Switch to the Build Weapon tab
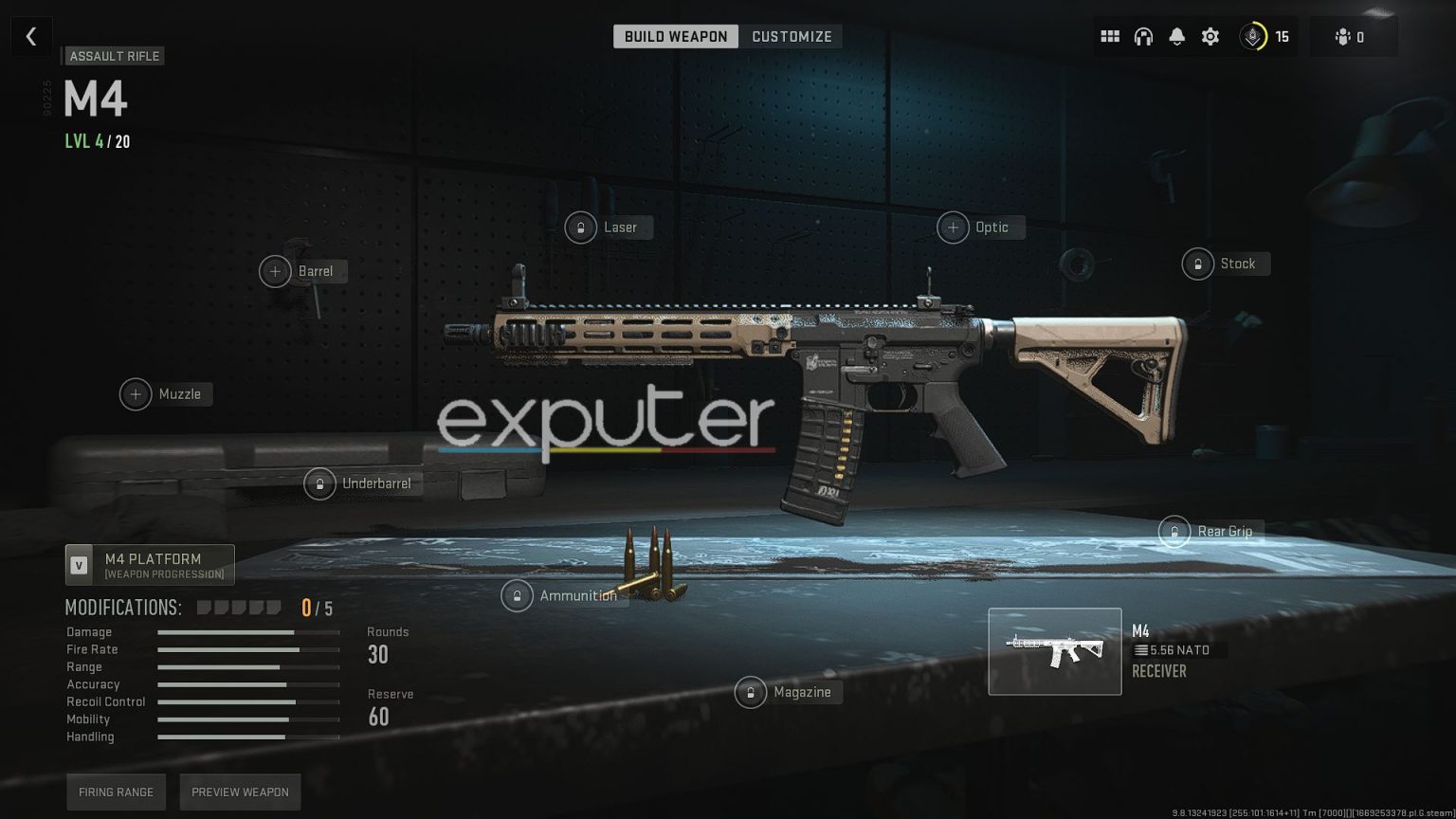Viewport: 1456px width, 819px height. click(x=676, y=36)
